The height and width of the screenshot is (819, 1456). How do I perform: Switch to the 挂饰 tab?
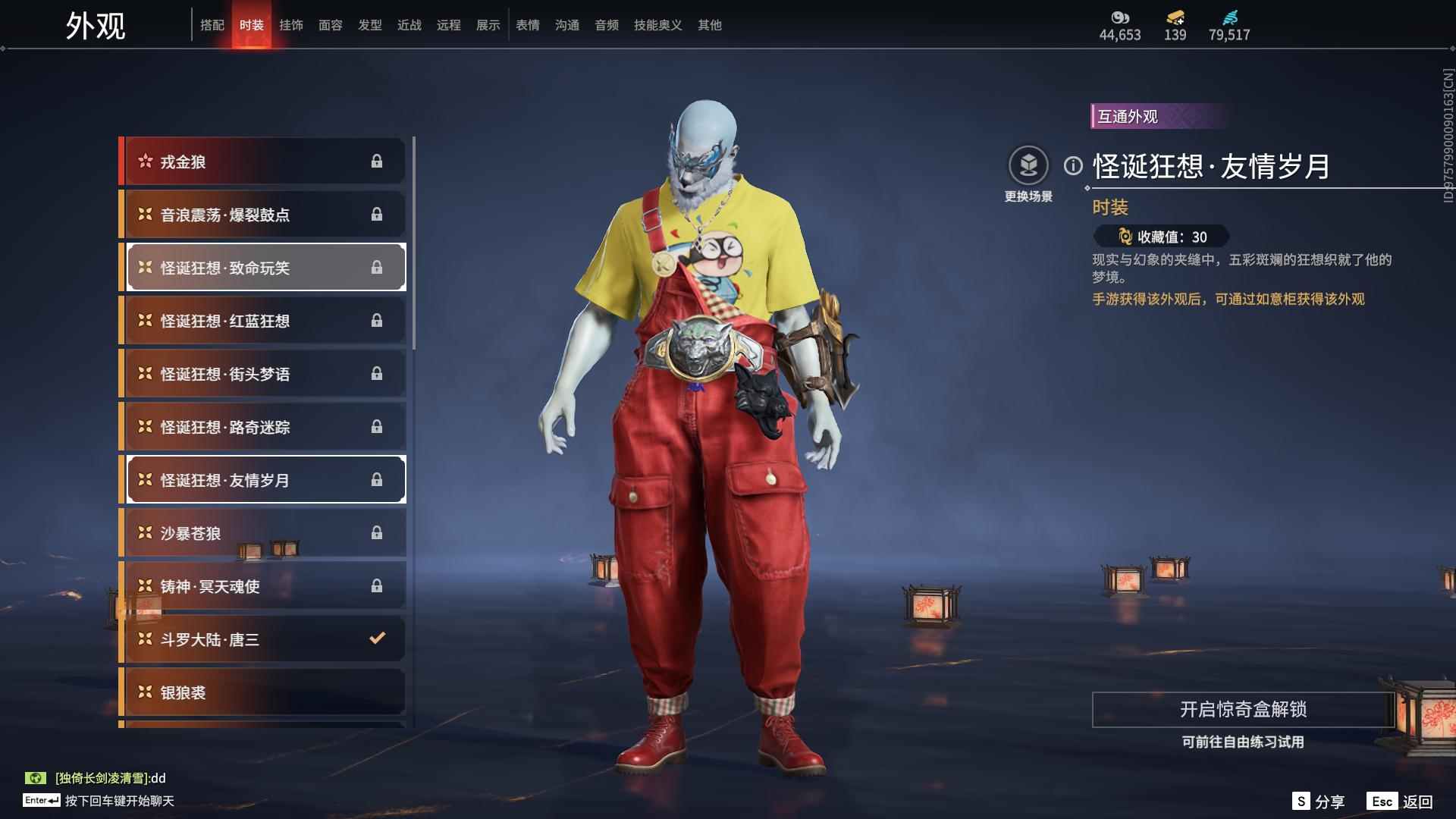292,24
